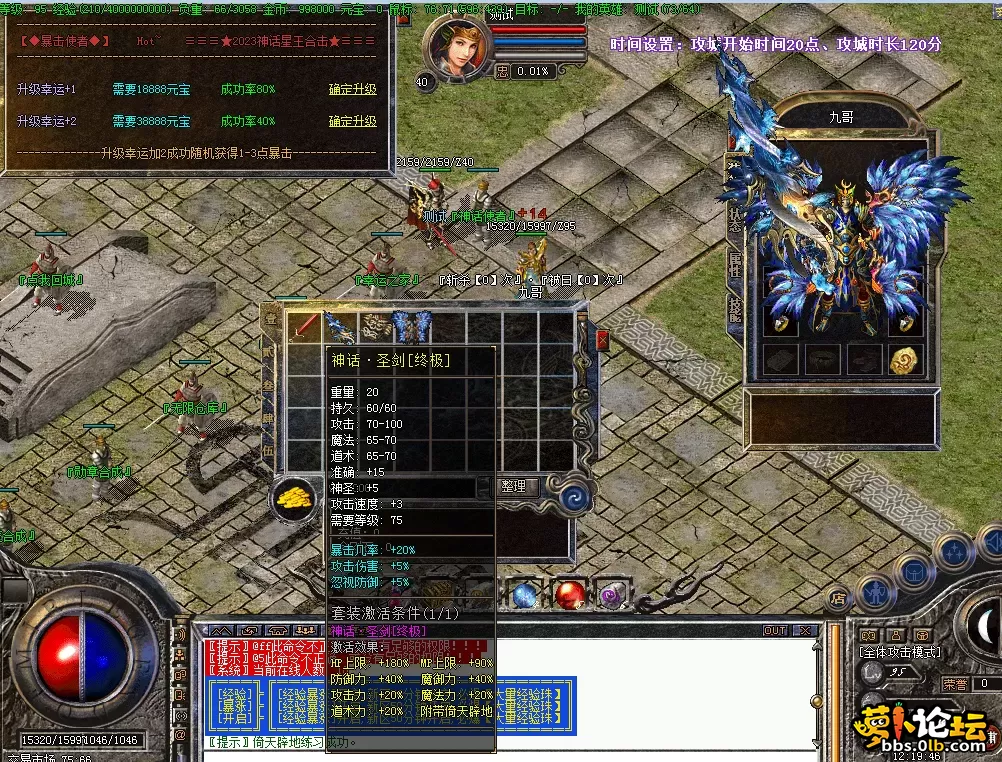This screenshot has width=1002, height=762.
Task: Close the inventory with the red X
Action: [602, 340]
